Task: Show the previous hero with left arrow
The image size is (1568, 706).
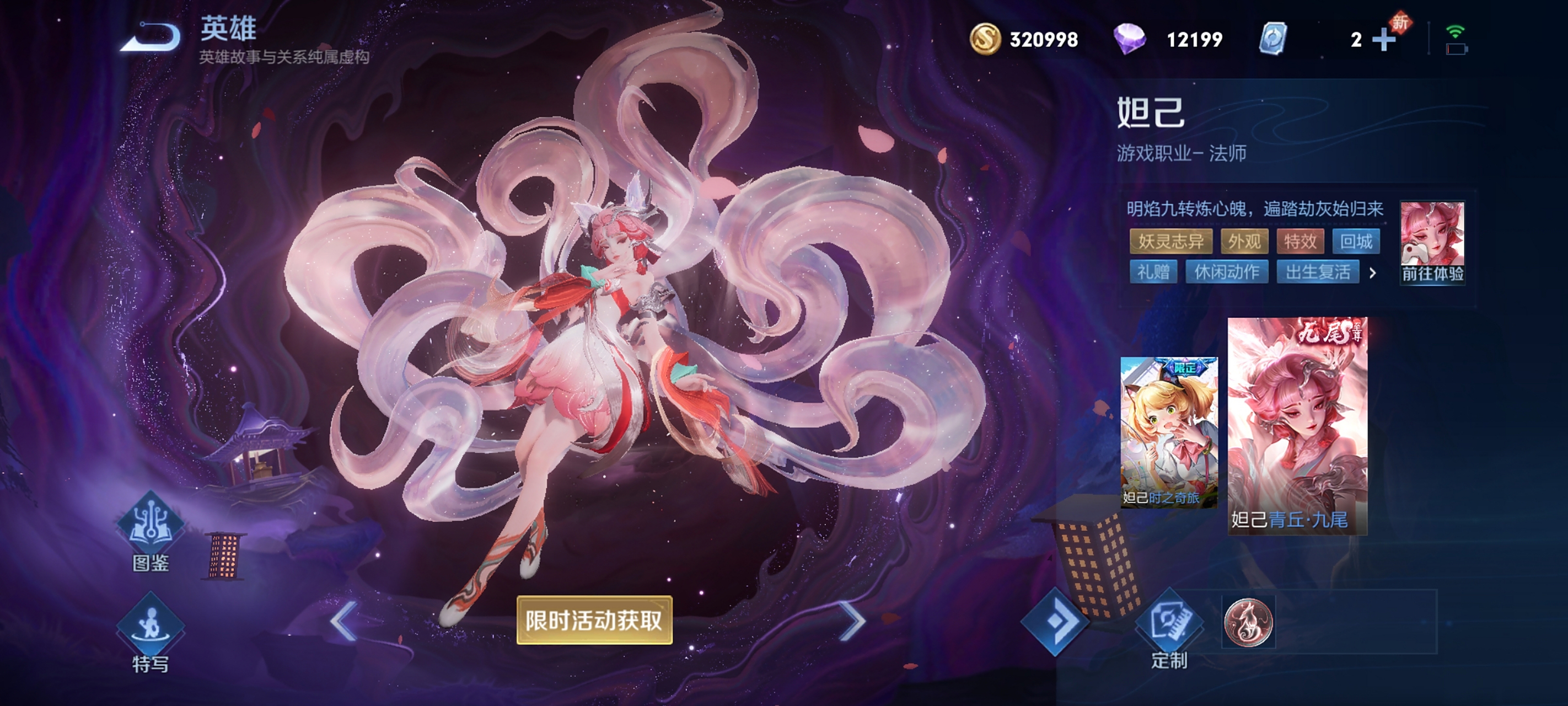Action: 345,621
